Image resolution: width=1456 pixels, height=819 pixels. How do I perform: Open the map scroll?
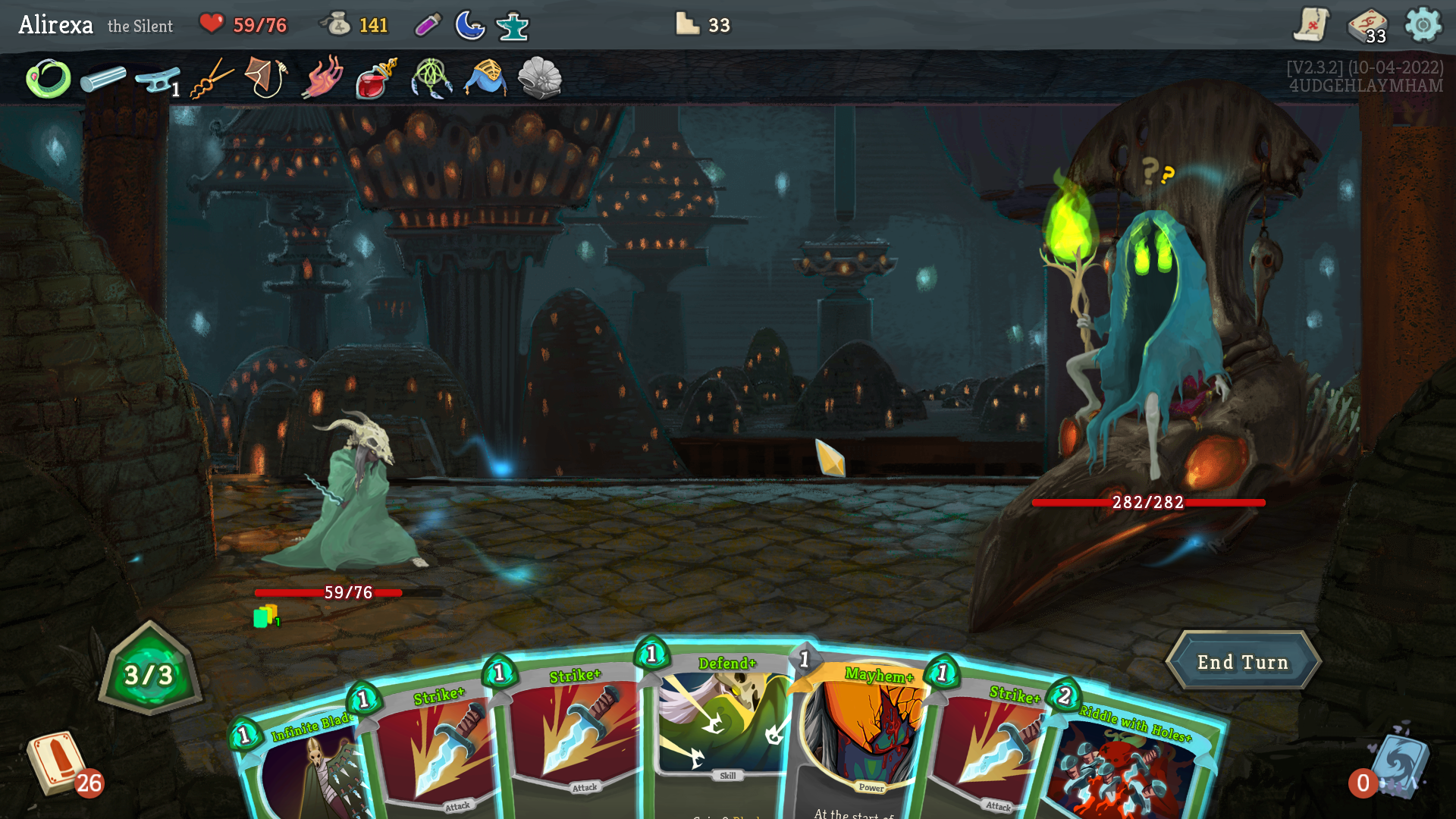pos(1311,25)
